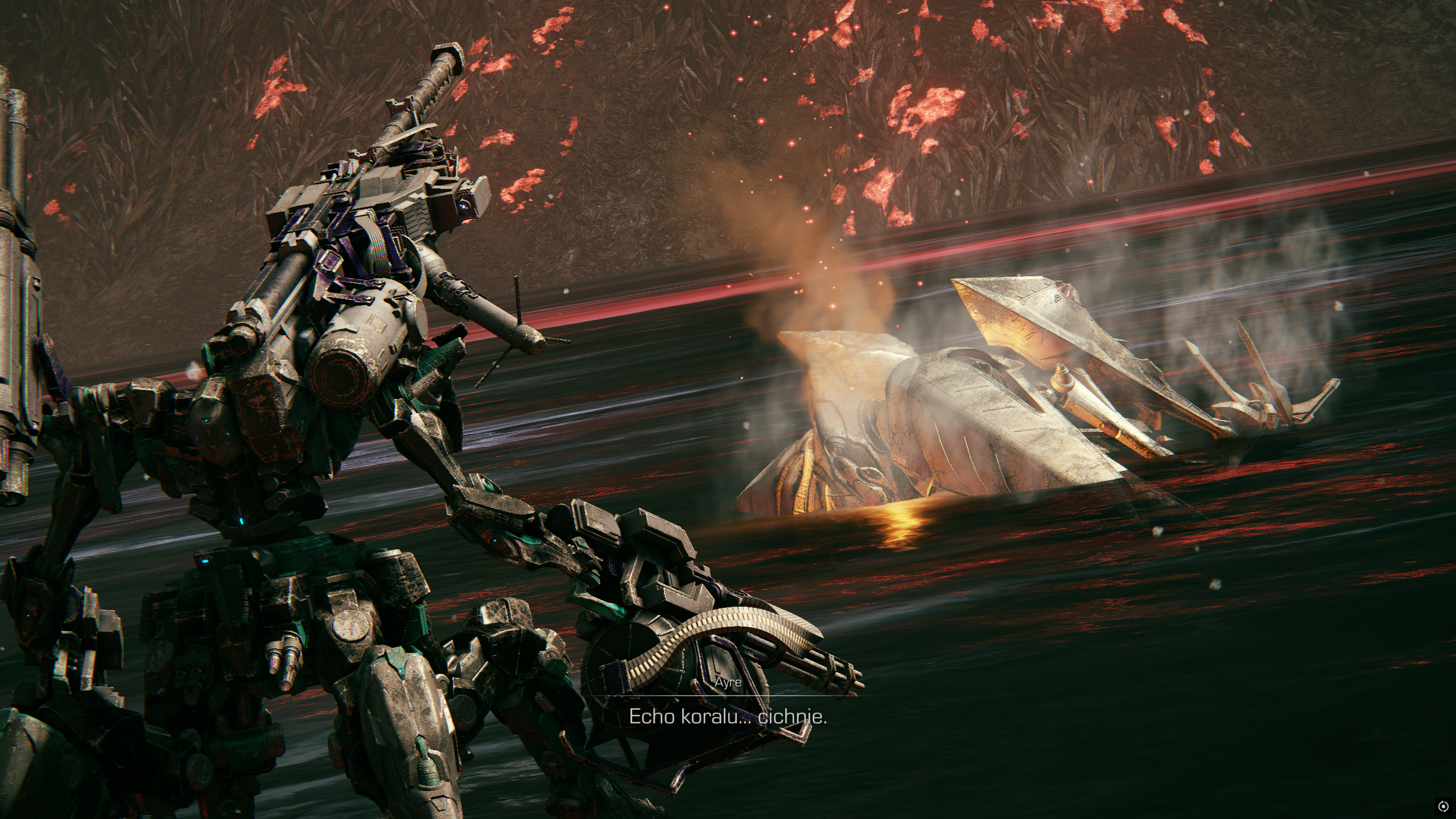Click the circular-arrows replay recording icon
Viewport: 1456px width, 819px height.
click(1442, 806)
